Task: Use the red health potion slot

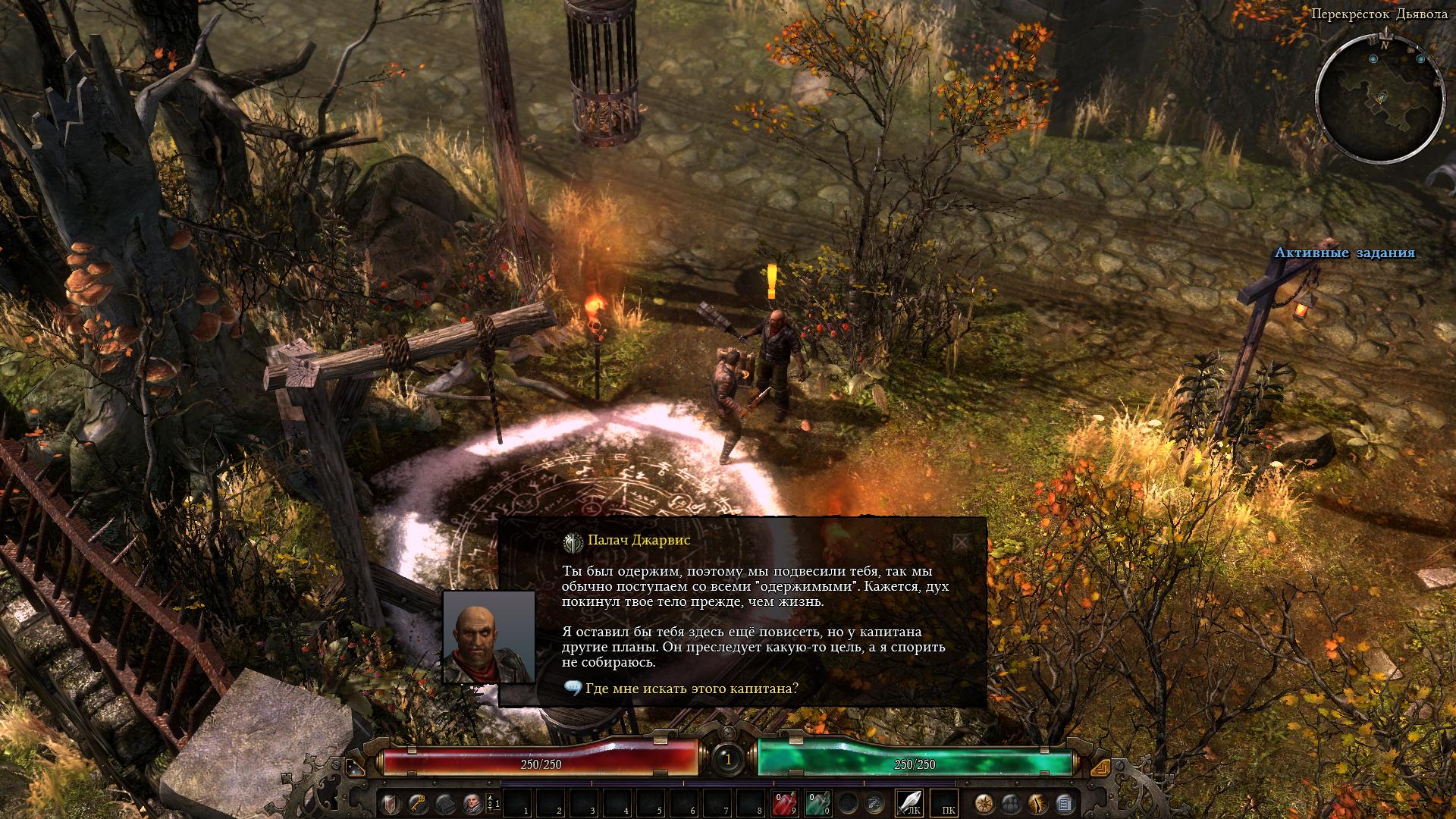Action: coord(783,802)
